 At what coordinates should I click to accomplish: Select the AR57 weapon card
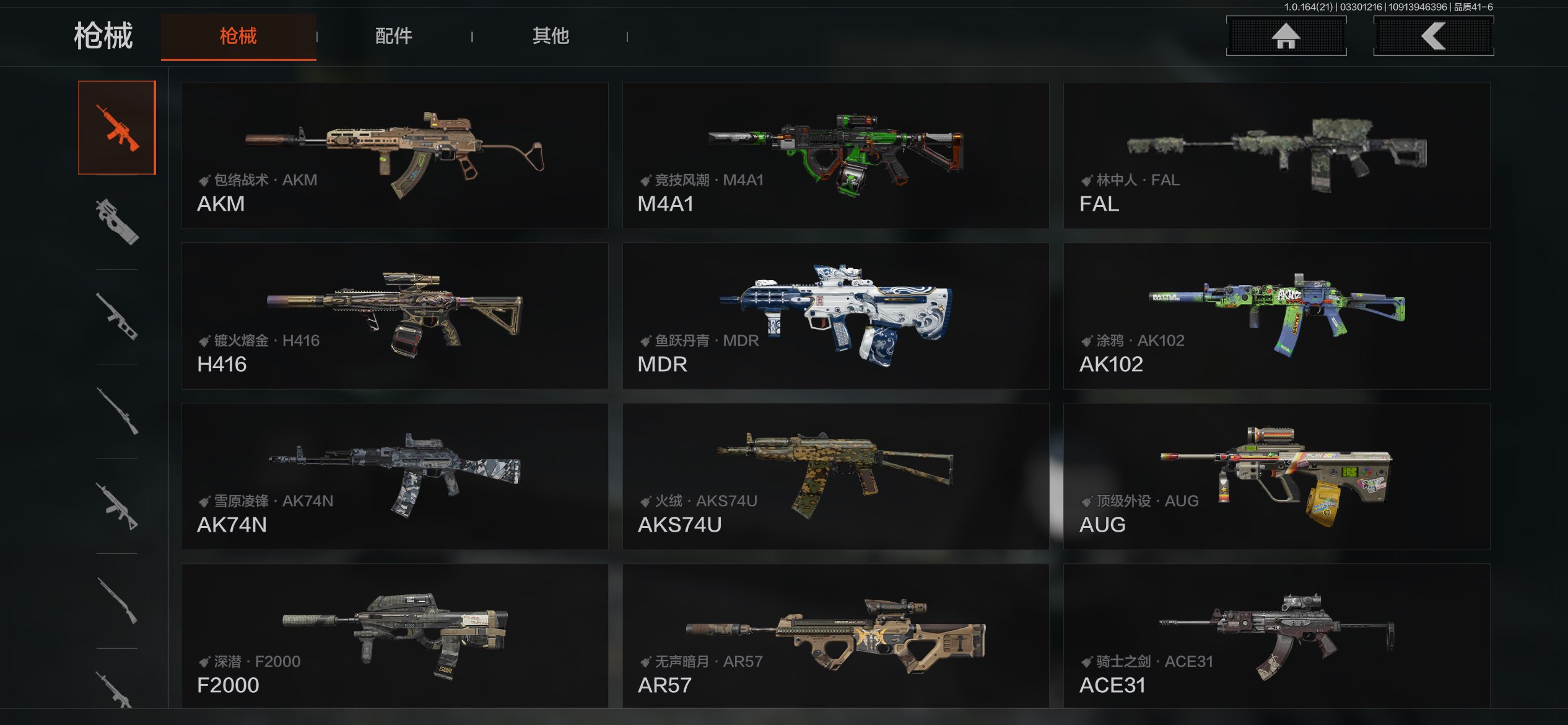click(835, 636)
